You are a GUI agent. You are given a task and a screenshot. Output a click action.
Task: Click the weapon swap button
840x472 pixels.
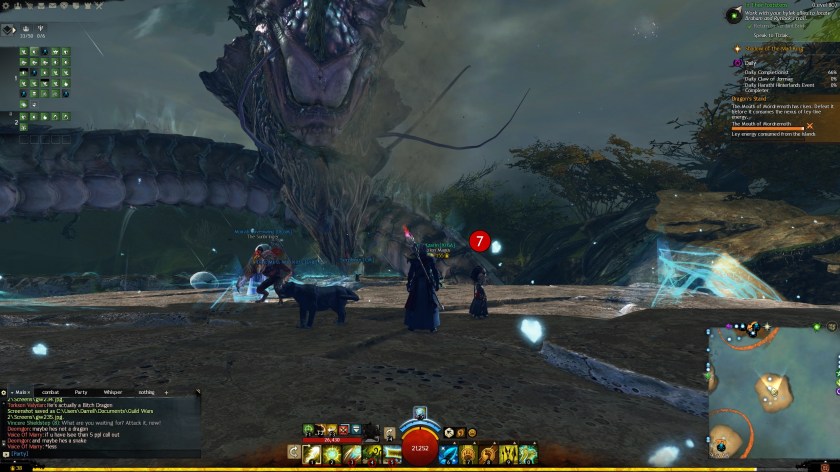[293, 455]
